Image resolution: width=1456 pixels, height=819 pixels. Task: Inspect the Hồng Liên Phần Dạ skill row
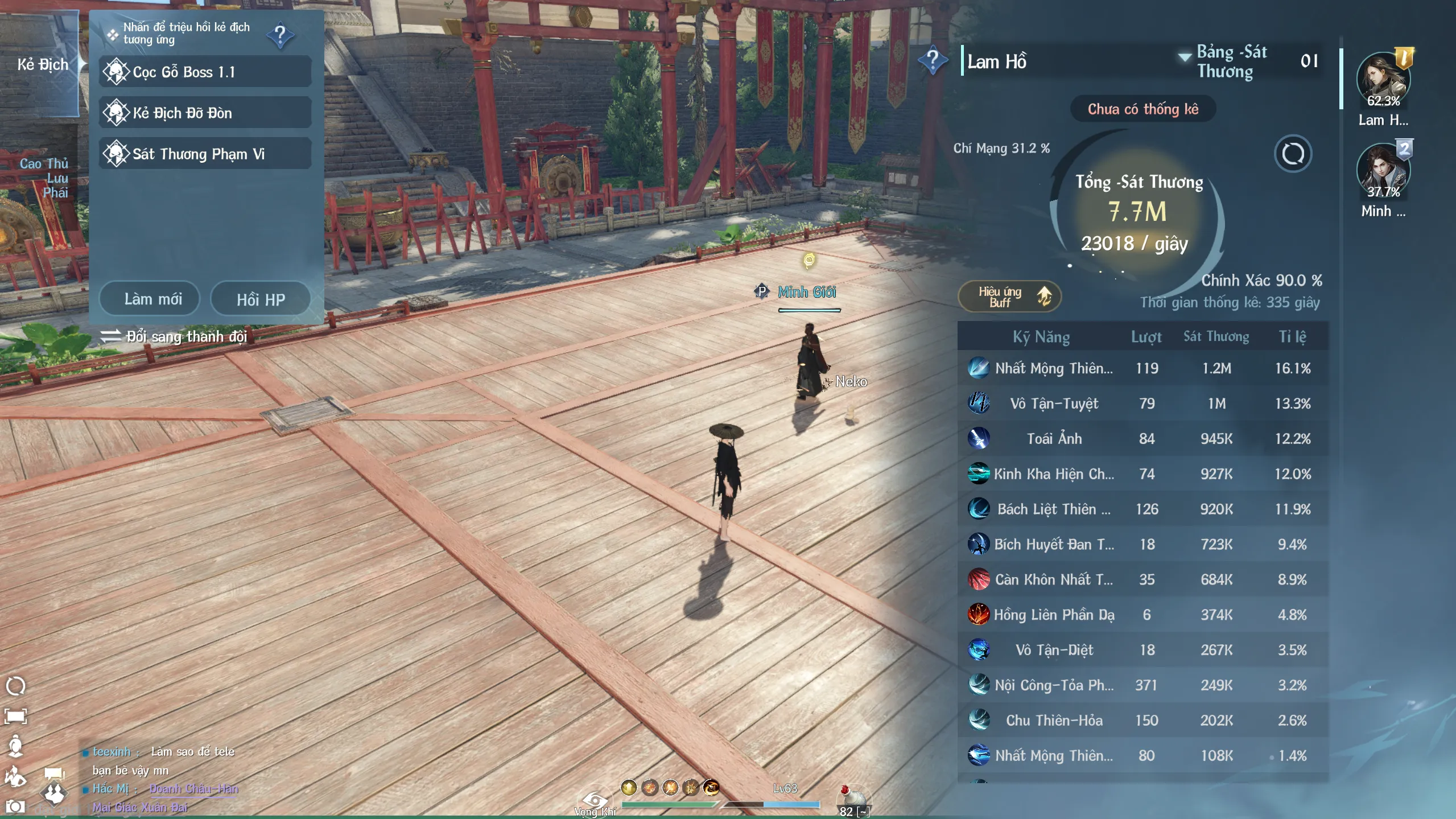coord(1142,615)
